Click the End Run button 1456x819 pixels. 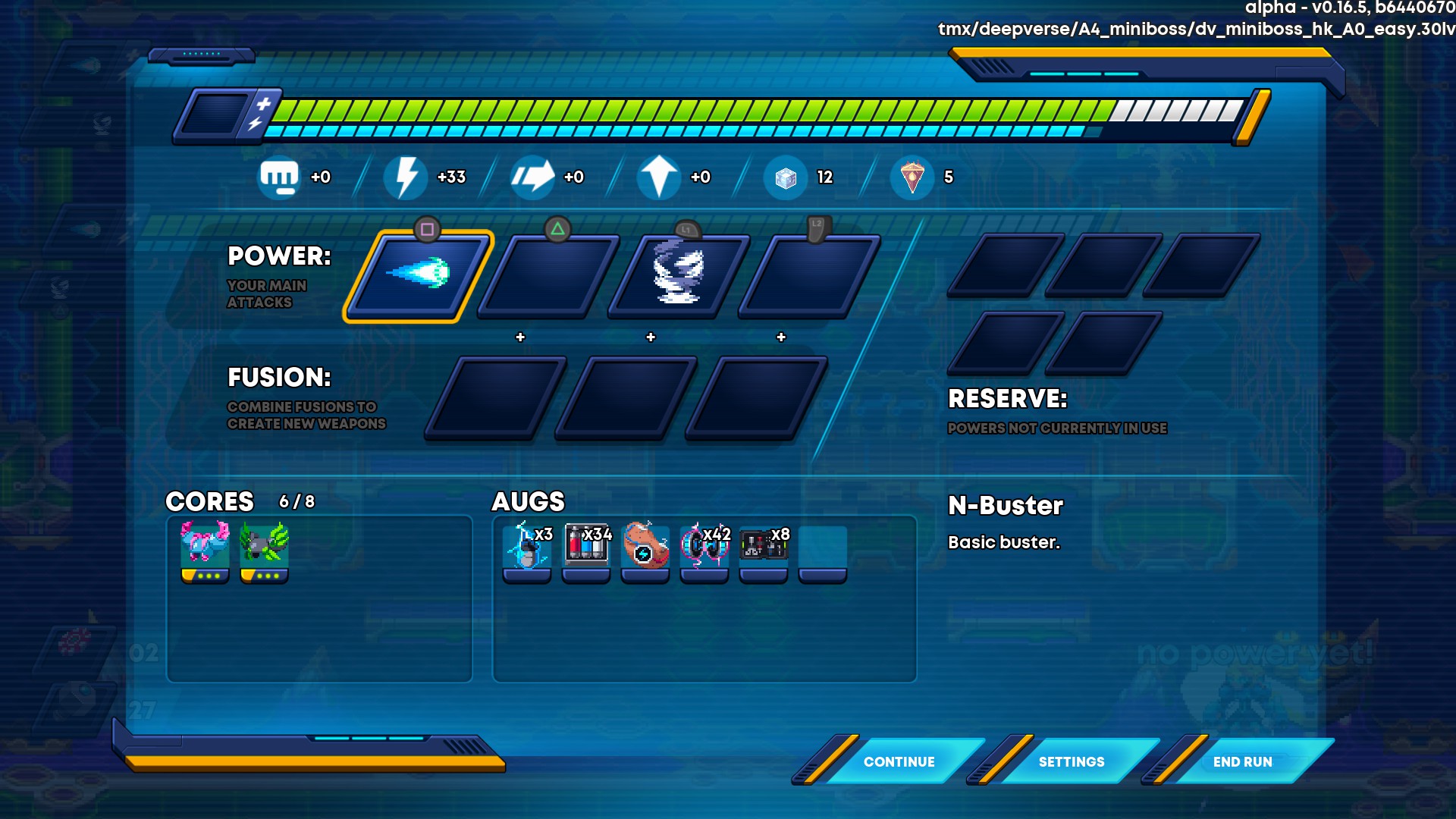click(x=1242, y=761)
